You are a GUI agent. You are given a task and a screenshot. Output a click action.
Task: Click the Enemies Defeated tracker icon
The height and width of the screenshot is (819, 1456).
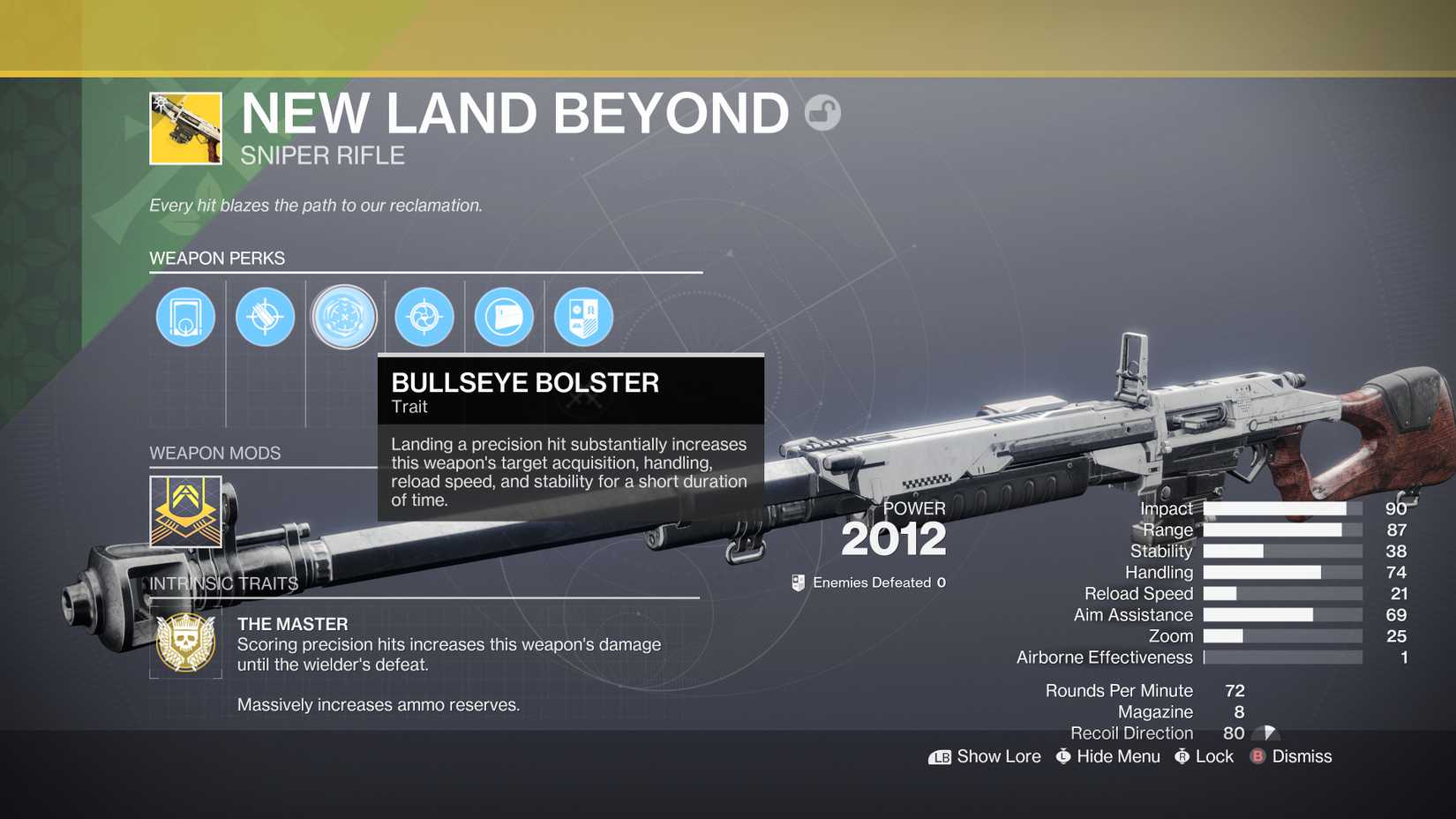click(799, 582)
